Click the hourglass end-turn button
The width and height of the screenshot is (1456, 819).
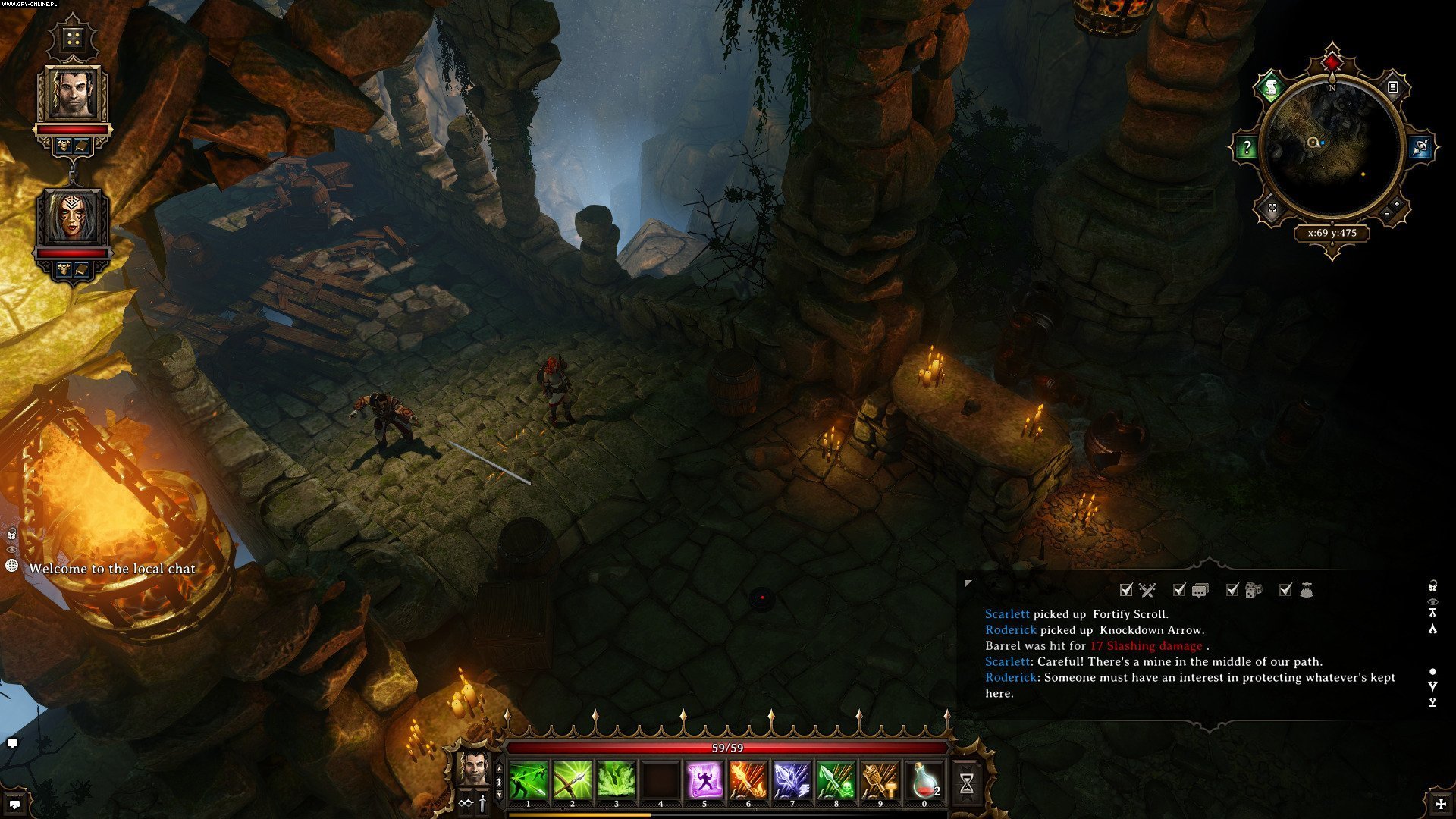(967, 783)
